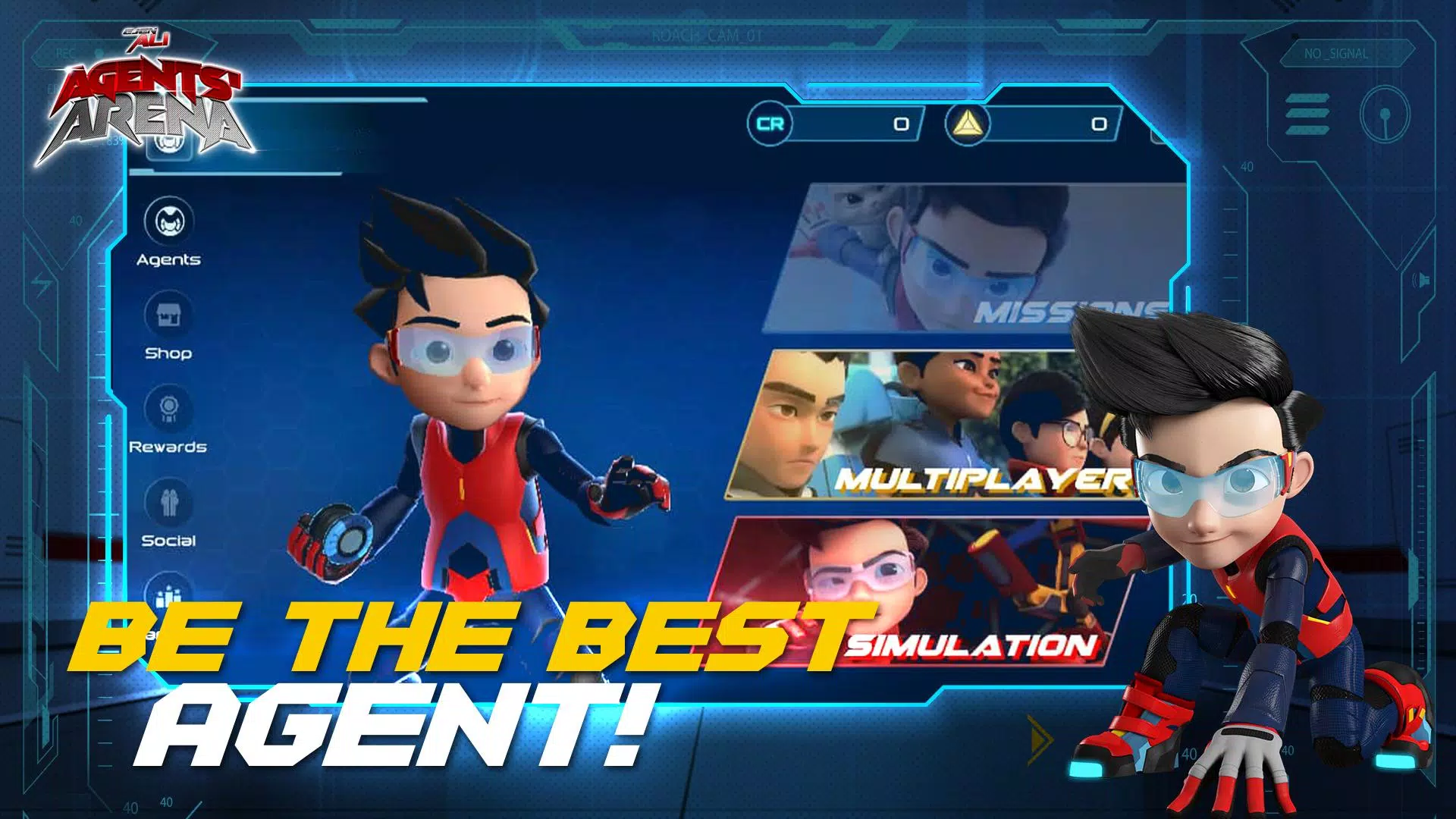Tap the CR credits currency icon

(x=770, y=124)
